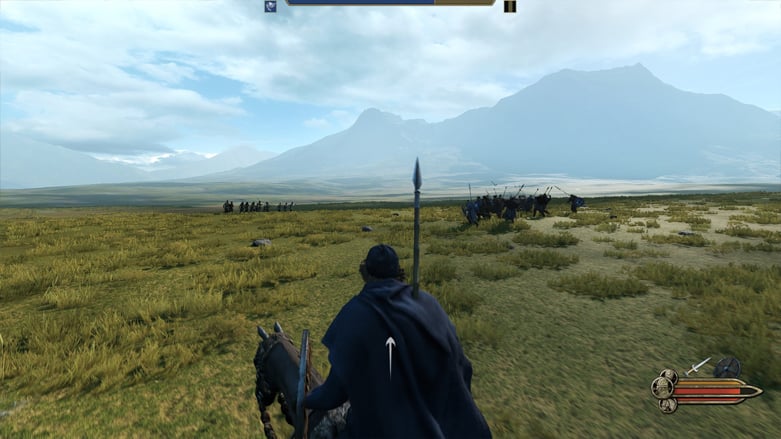781x439 pixels.
Task: Click the black and gold enemy banner
Action: tap(510, 6)
